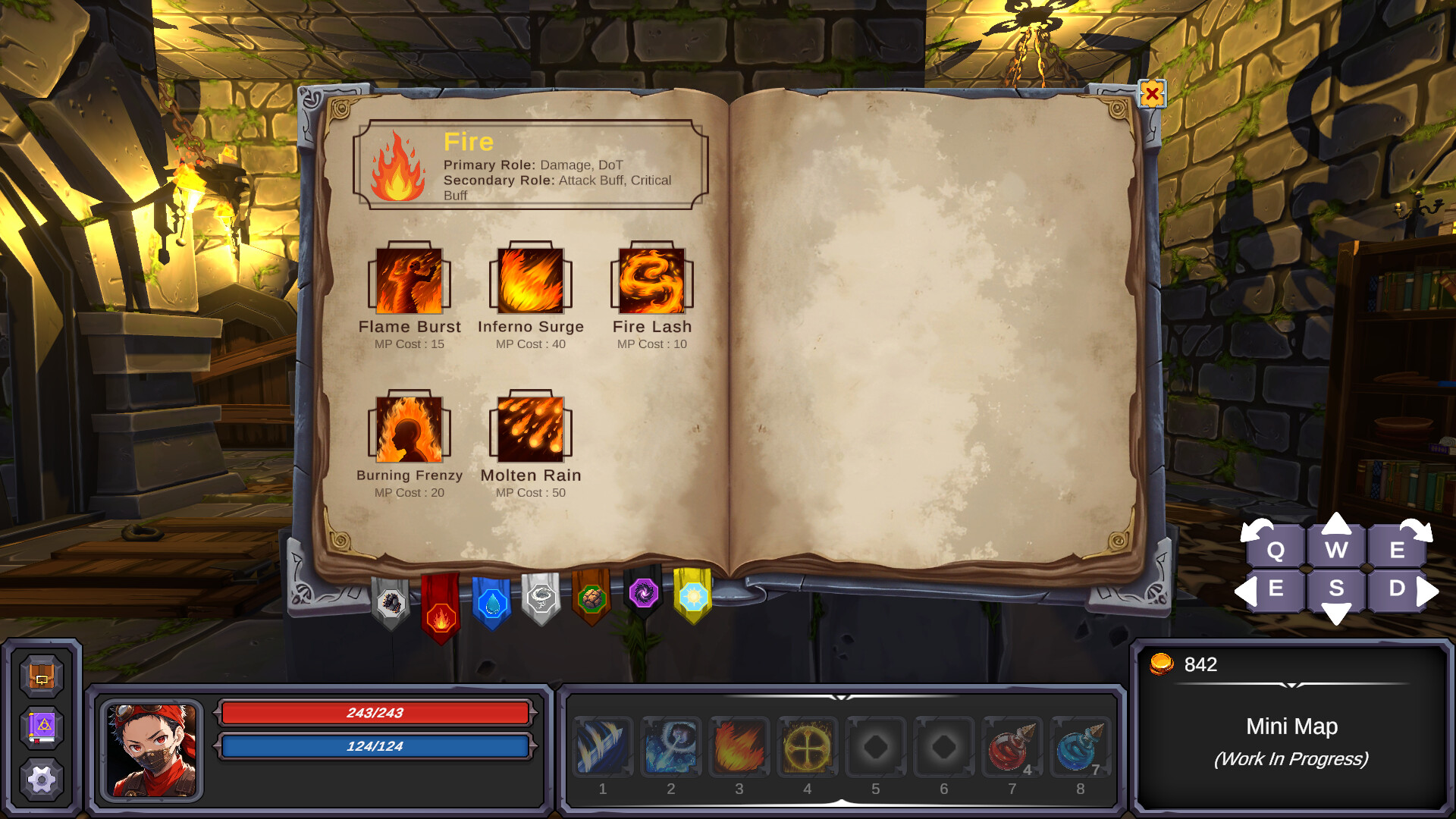Use the blue potion in hotbar slot 8
The width and height of the screenshot is (1456, 819).
pos(1080,747)
